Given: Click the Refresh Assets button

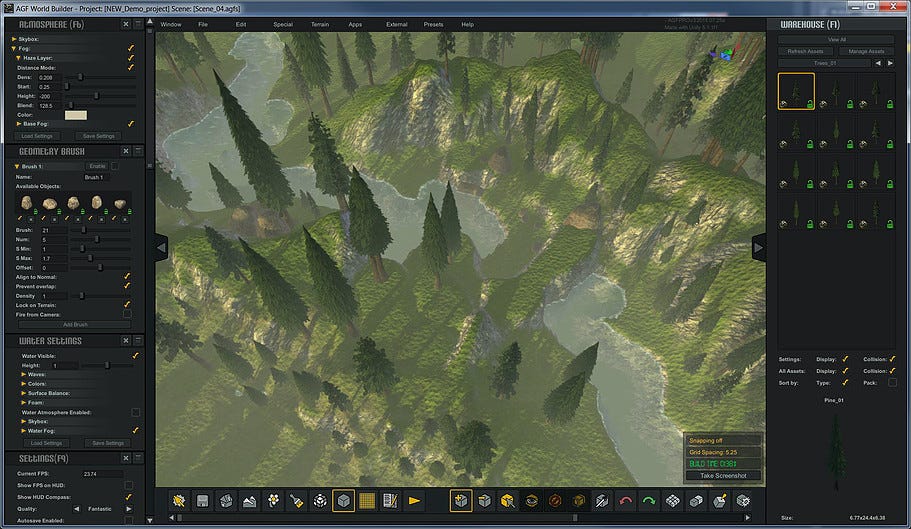Looking at the screenshot, I should pyautogui.click(x=805, y=51).
